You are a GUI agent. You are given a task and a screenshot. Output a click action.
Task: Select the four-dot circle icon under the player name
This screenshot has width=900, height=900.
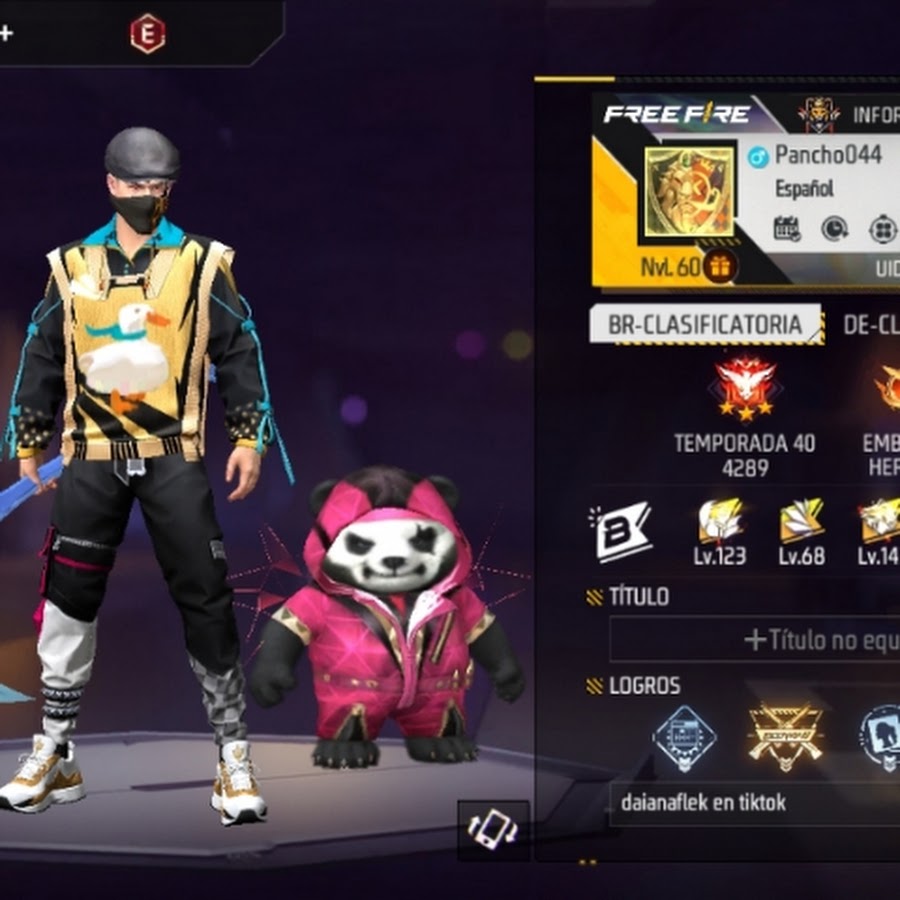(x=882, y=229)
